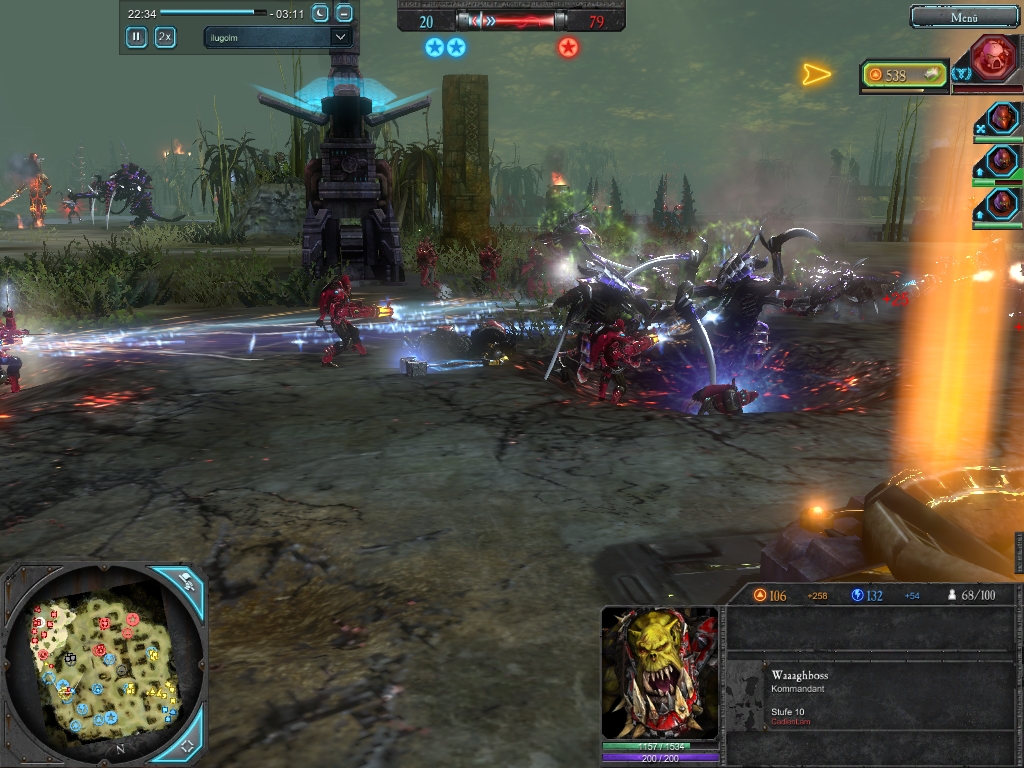
Task: Click the crescent moon button
Action: (320, 13)
